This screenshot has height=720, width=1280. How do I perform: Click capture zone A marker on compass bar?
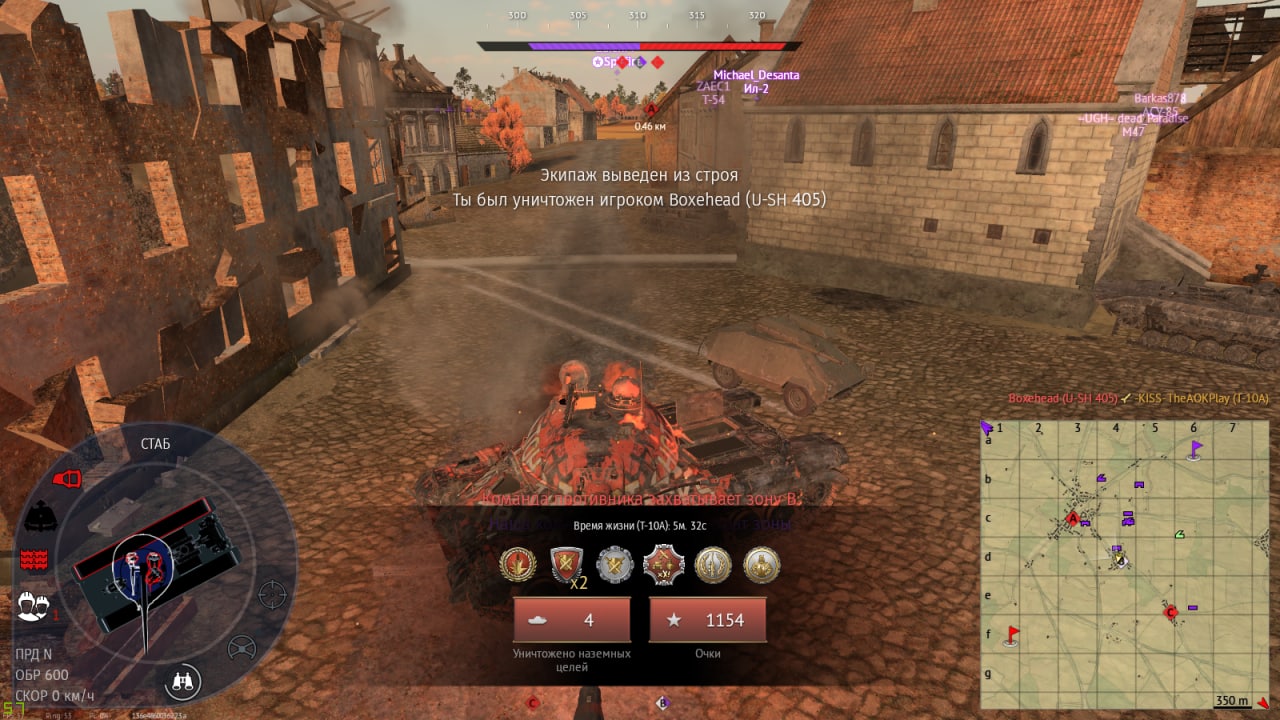(652, 110)
